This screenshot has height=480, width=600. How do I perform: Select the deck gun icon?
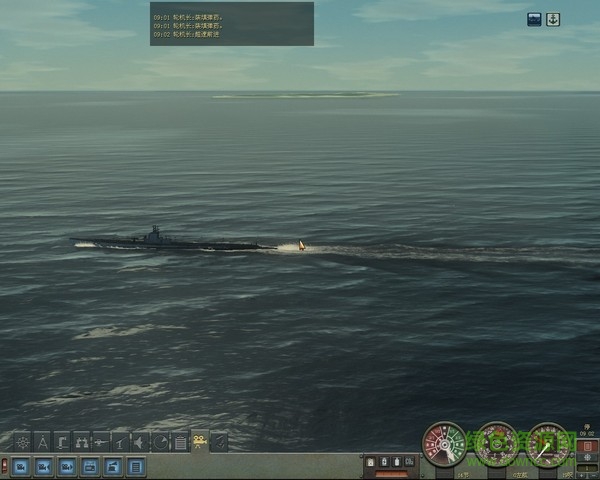click(121, 441)
